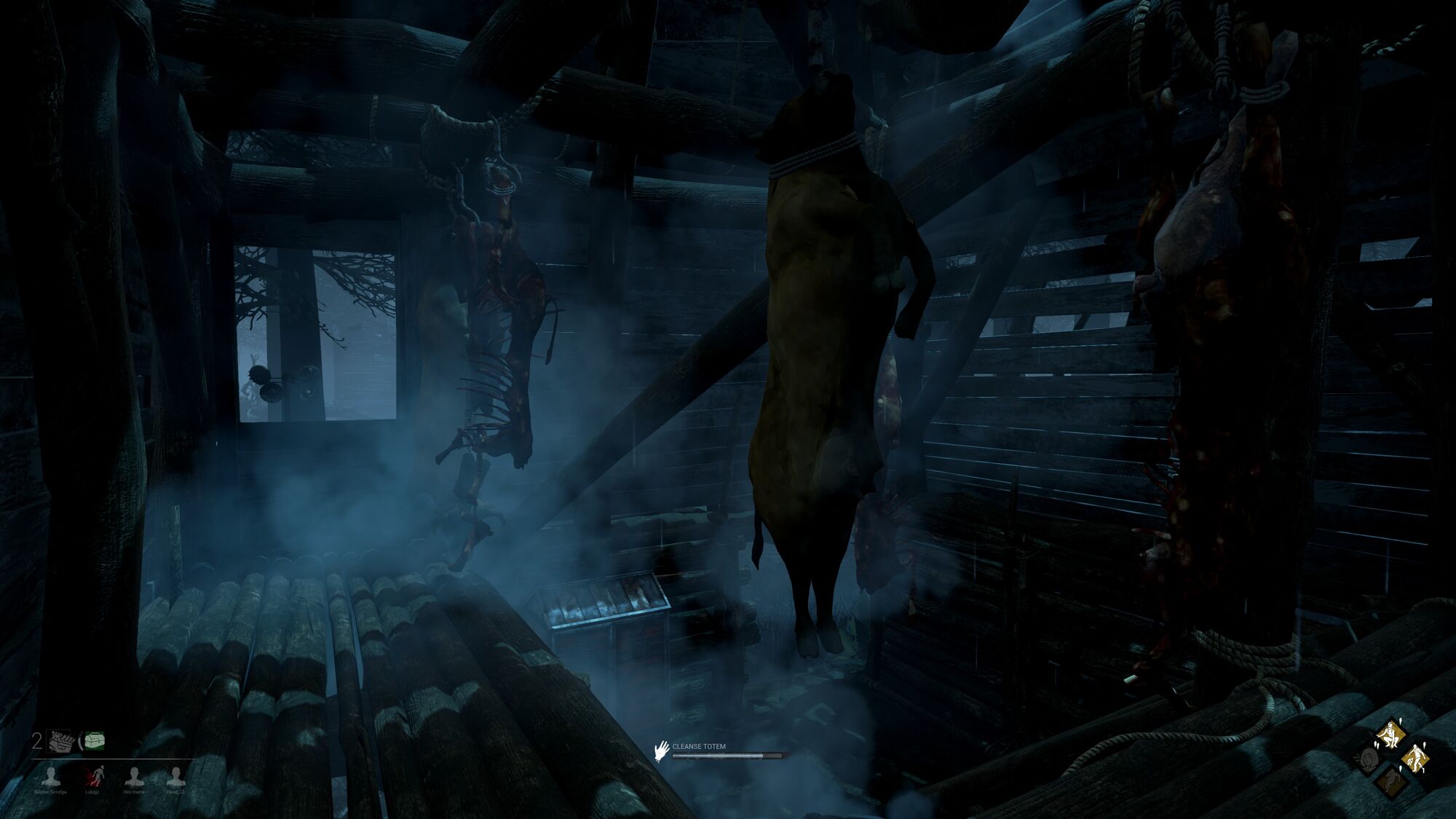This screenshot has height=819, width=1456.
Task: Click the token marks beside the running perk
Action: coord(1425,745)
